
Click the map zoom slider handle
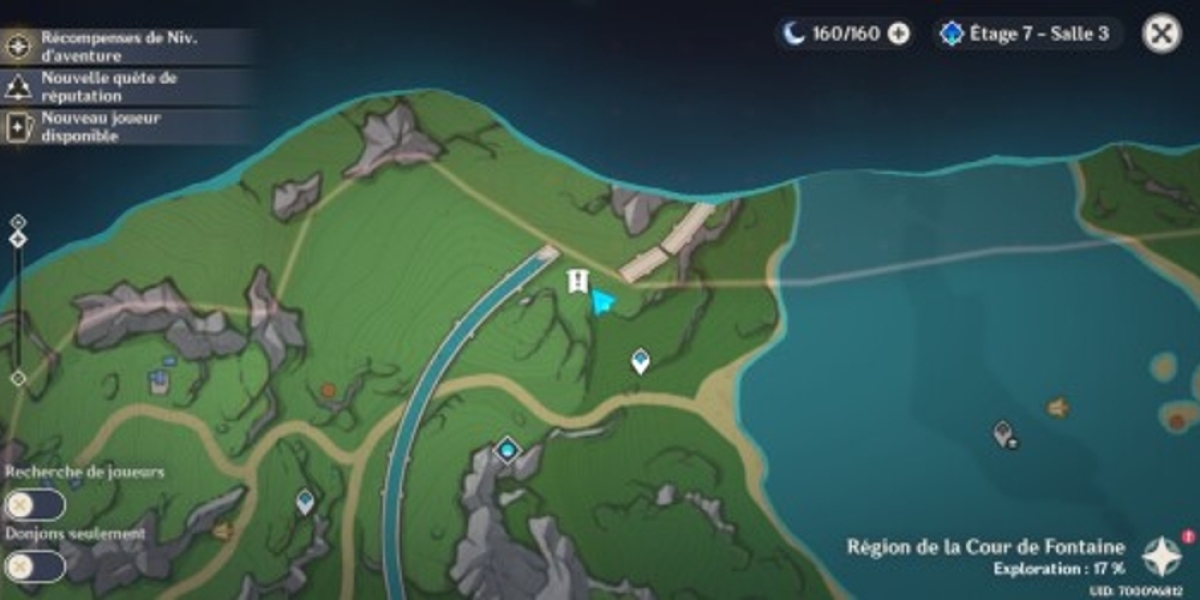[18, 240]
